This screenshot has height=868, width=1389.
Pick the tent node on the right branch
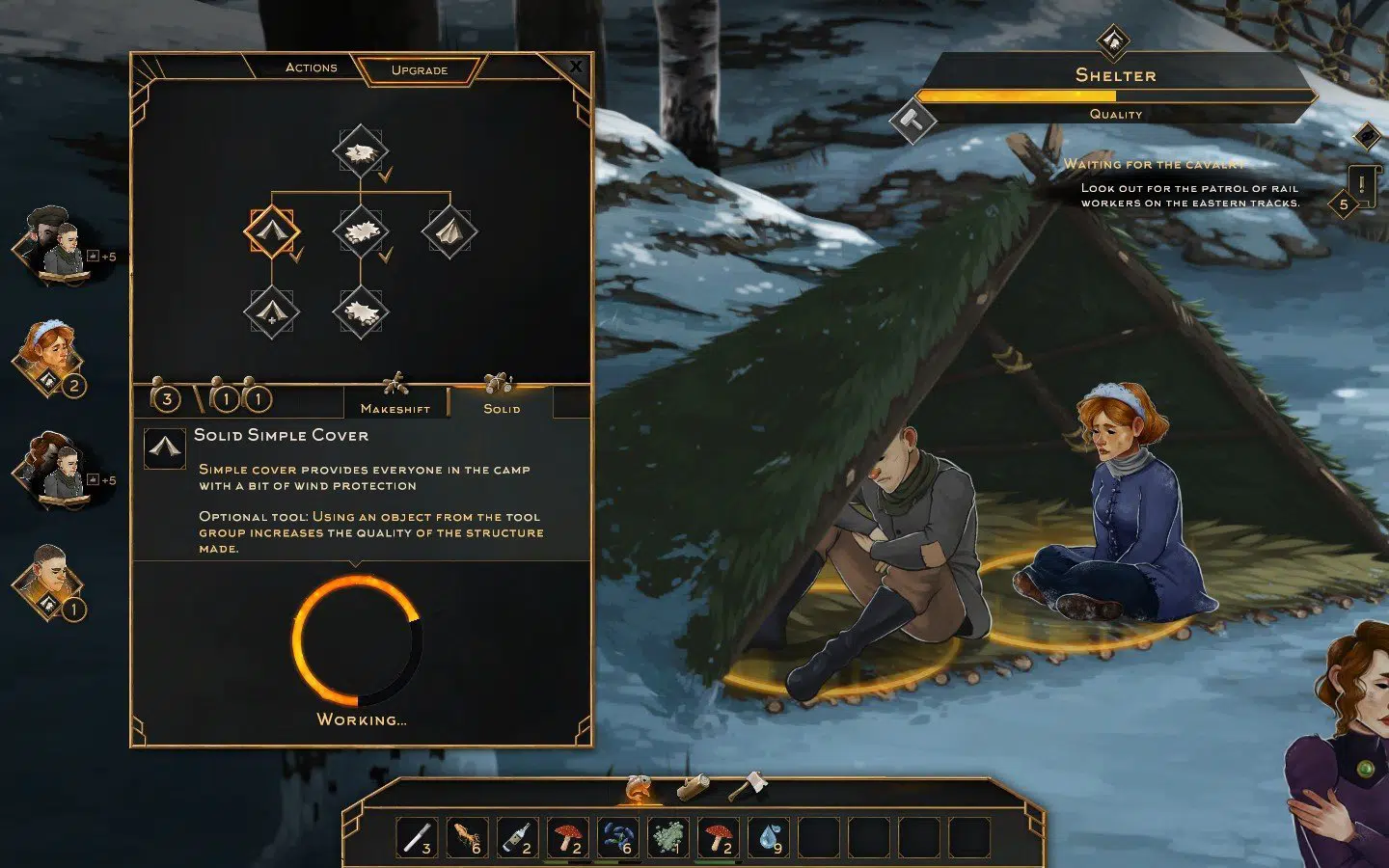point(449,232)
